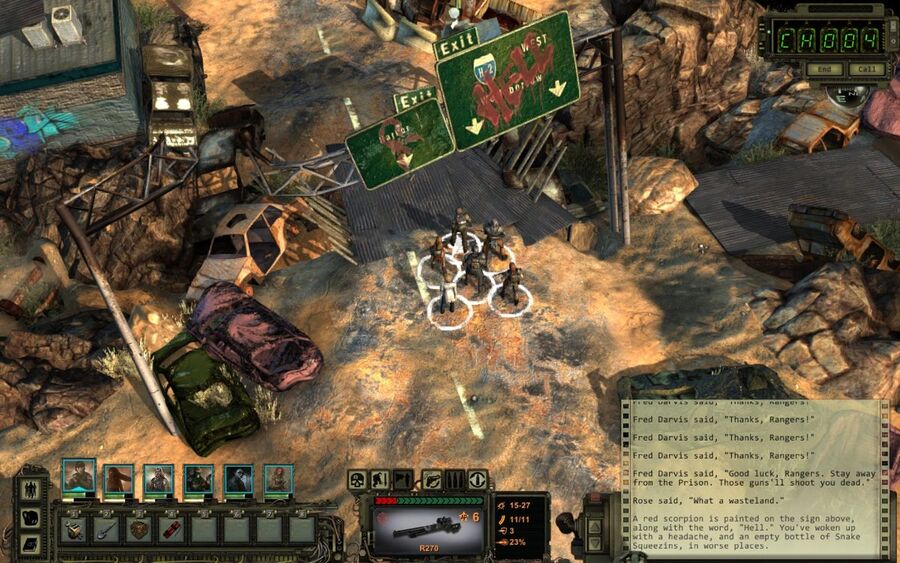Reload weapon using the bullets icon
Viewport: 900px width, 563px height.
coord(454,480)
